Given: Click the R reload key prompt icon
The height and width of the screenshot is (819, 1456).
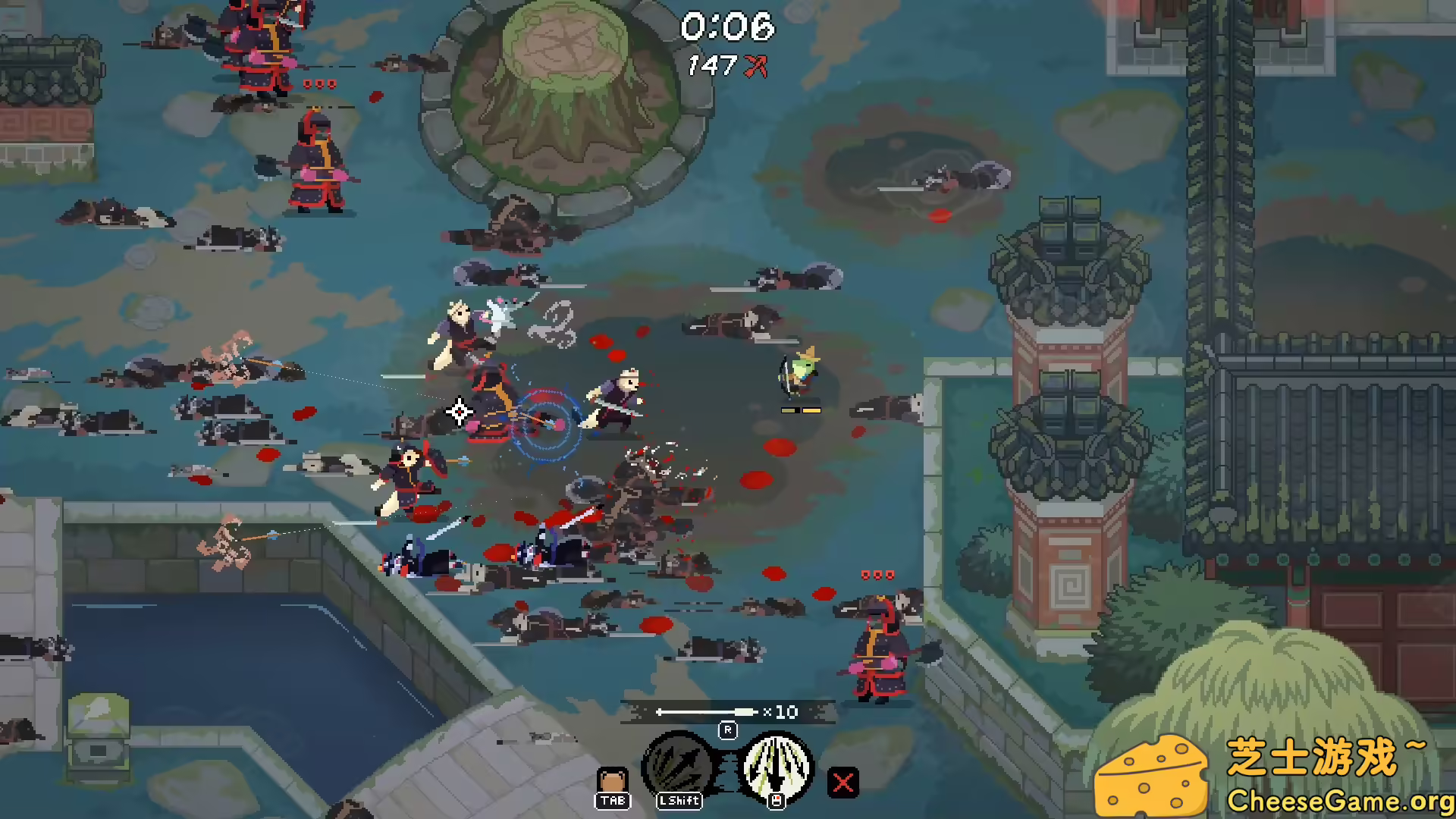Looking at the screenshot, I should point(729,730).
